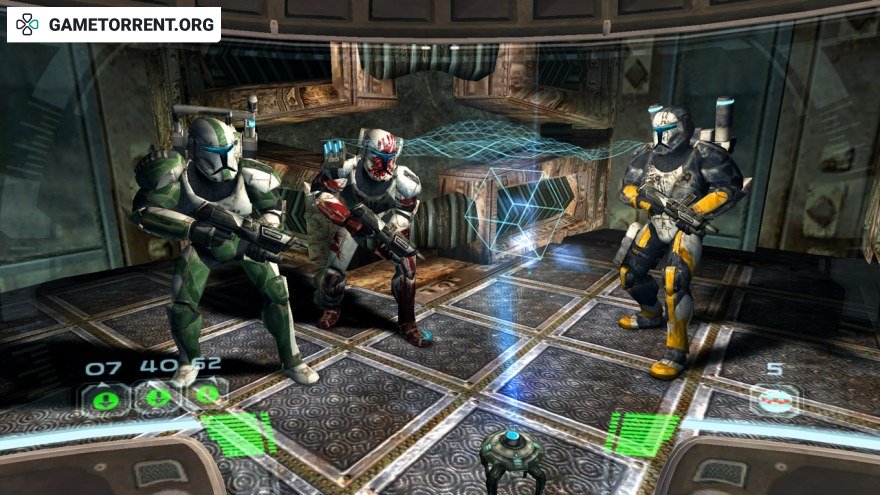Select squad member 07 status icon
880x495 pixels.
coord(105,398)
